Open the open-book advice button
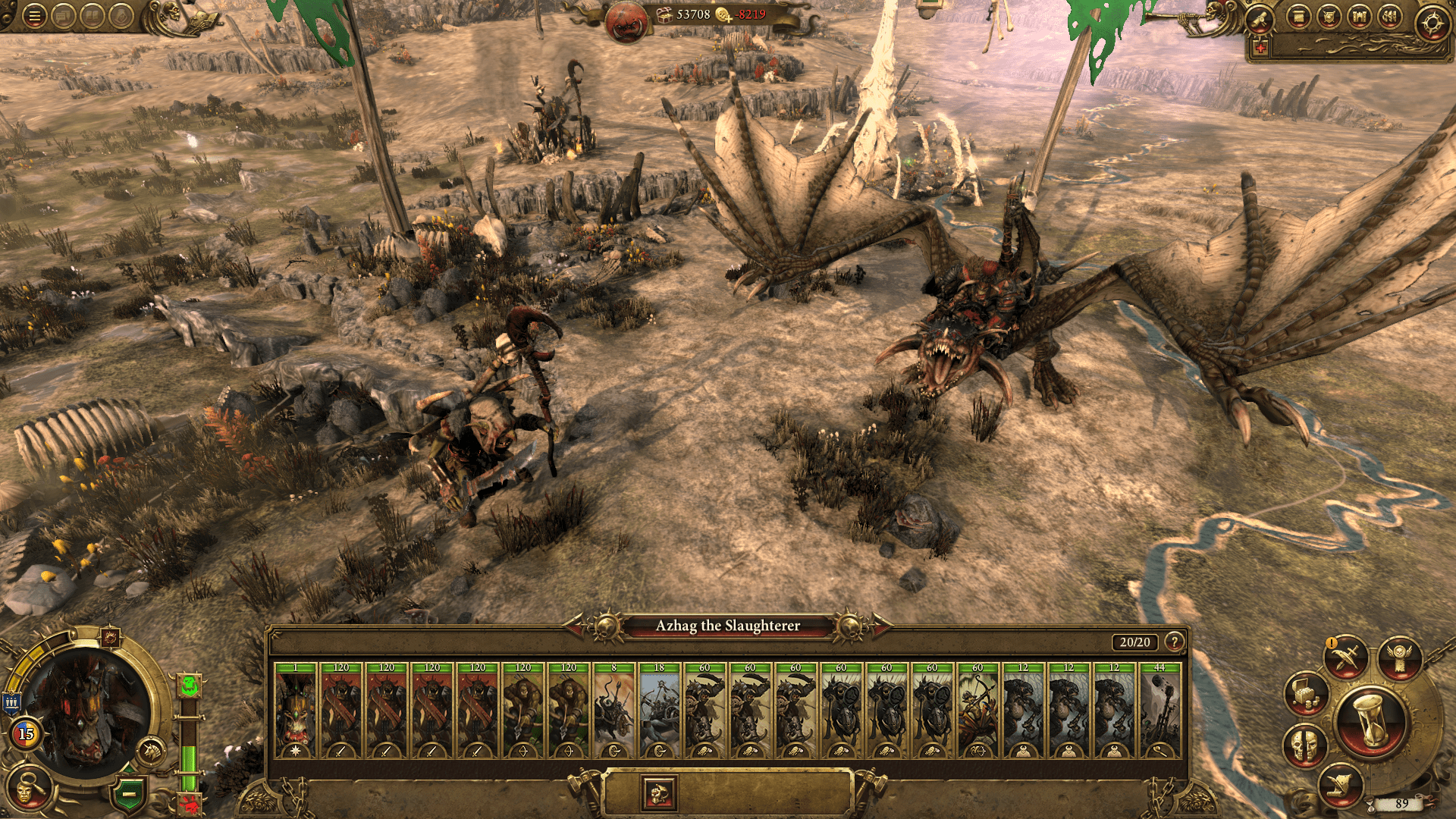This screenshot has width=1456, height=819. (x=92, y=16)
